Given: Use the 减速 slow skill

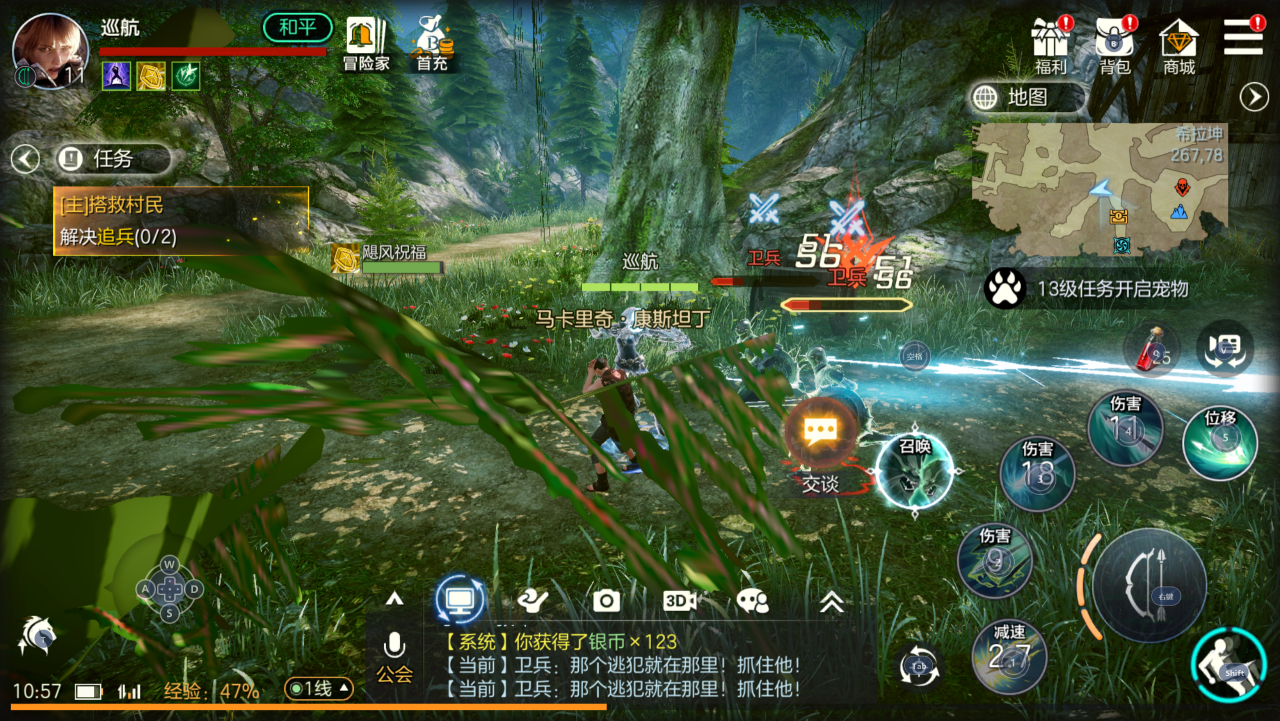Looking at the screenshot, I should (1009, 656).
